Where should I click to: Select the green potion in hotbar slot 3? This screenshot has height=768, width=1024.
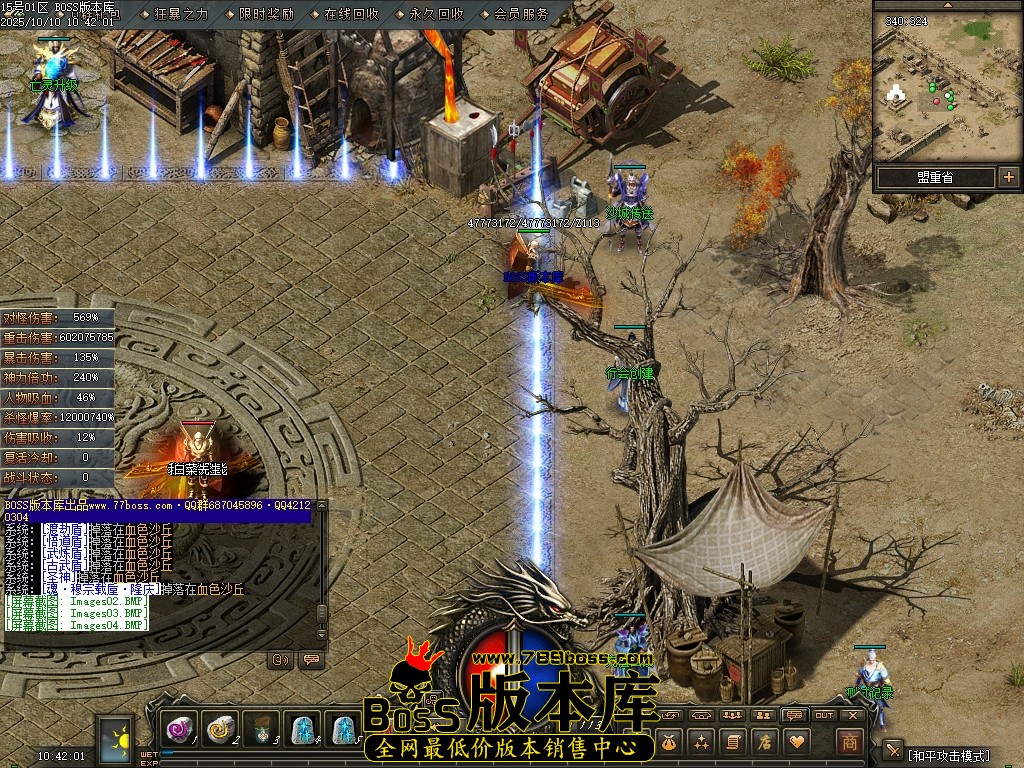[x=262, y=731]
